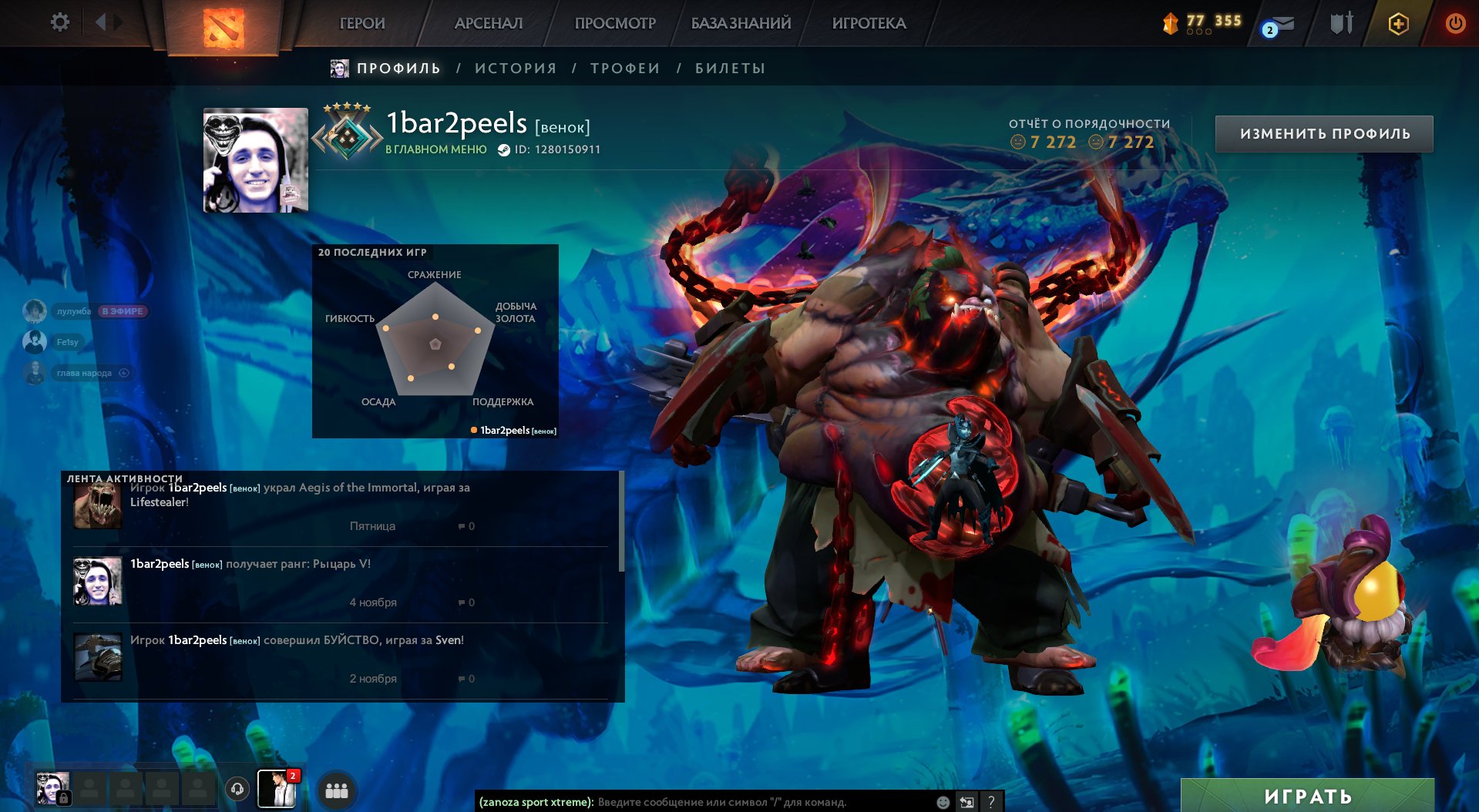Image resolution: width=1479 pixels, height=812 pixels.
Task: Click the chat message input field
Action: (732, 801)
